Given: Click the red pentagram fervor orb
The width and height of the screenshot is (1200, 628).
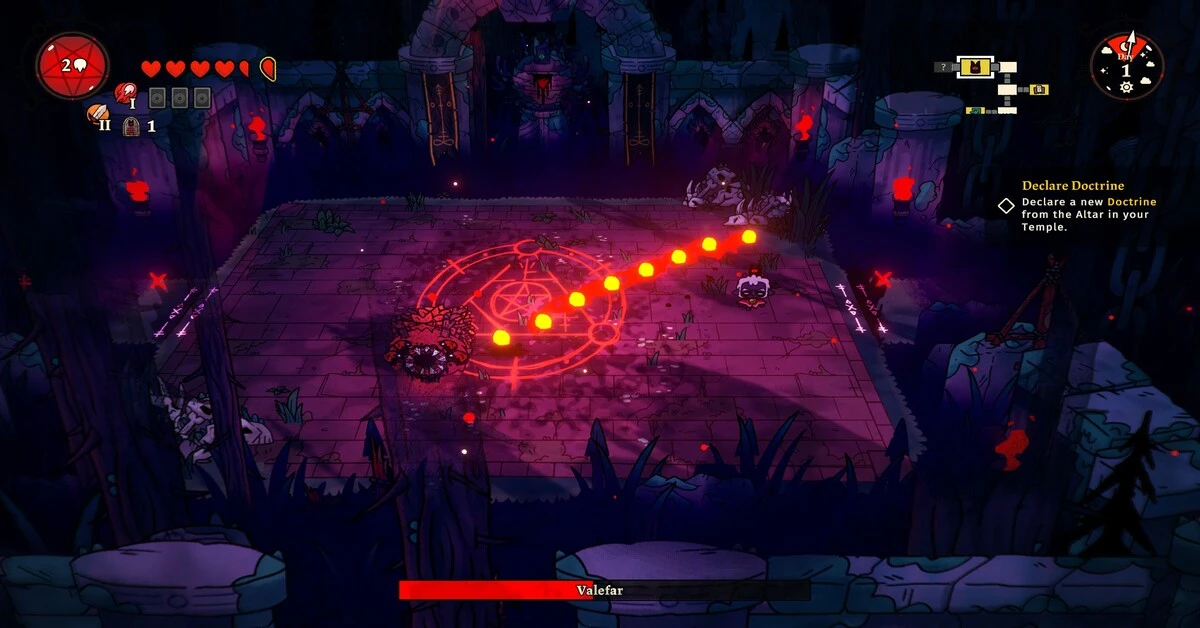Looking at the screenshot, I should point(72,66).
